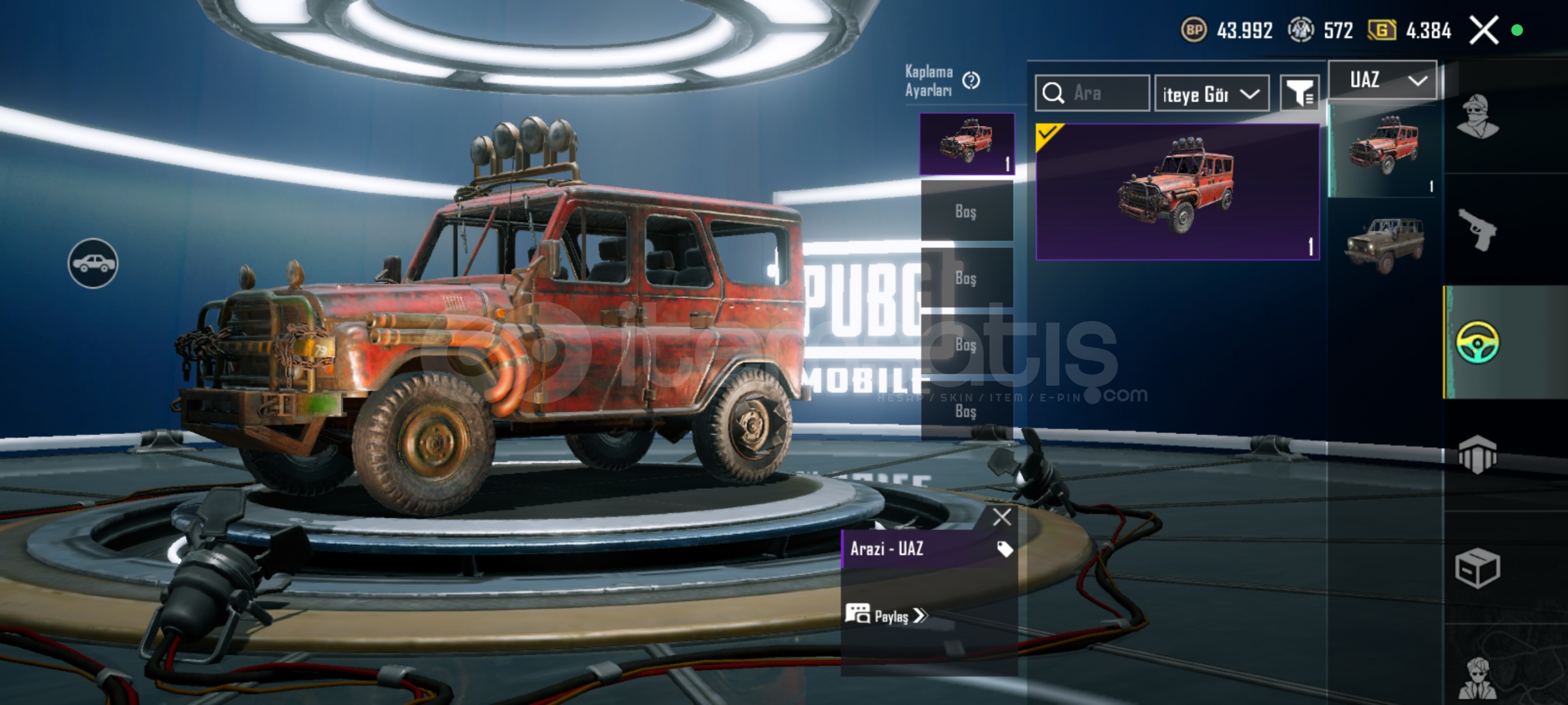Close the Arazi - UAZ info popup

coord(1001,517)
